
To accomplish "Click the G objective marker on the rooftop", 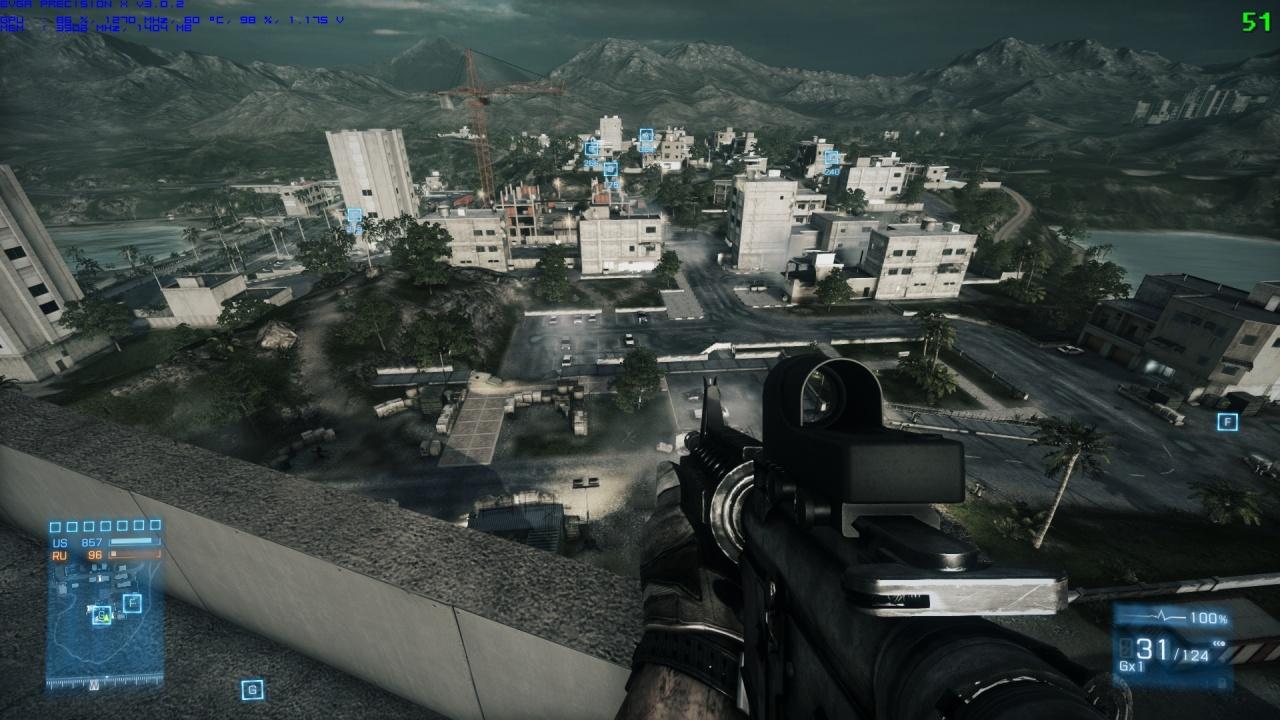I will (252, 689).
